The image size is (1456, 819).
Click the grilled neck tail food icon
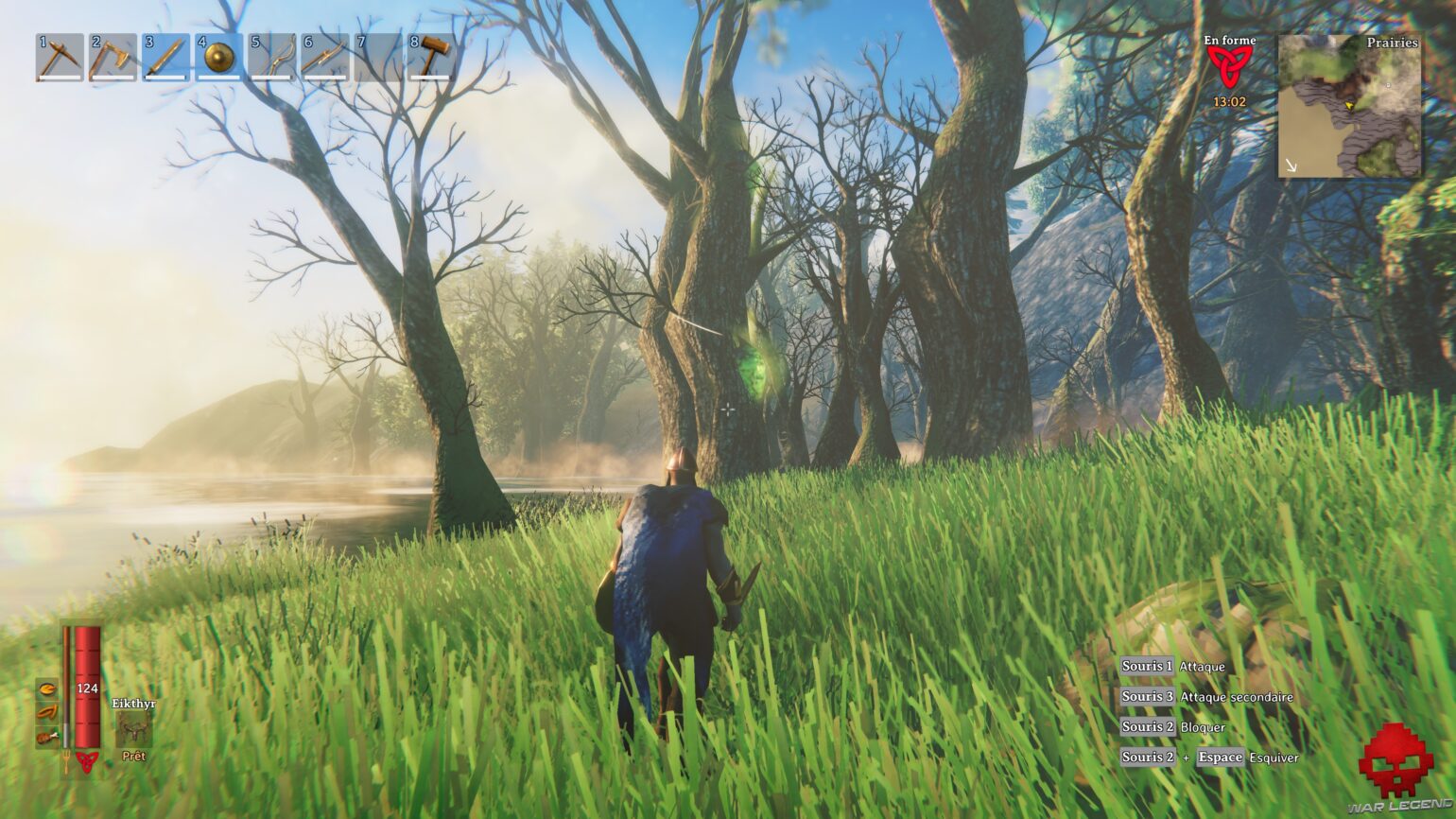coord(47,736)
